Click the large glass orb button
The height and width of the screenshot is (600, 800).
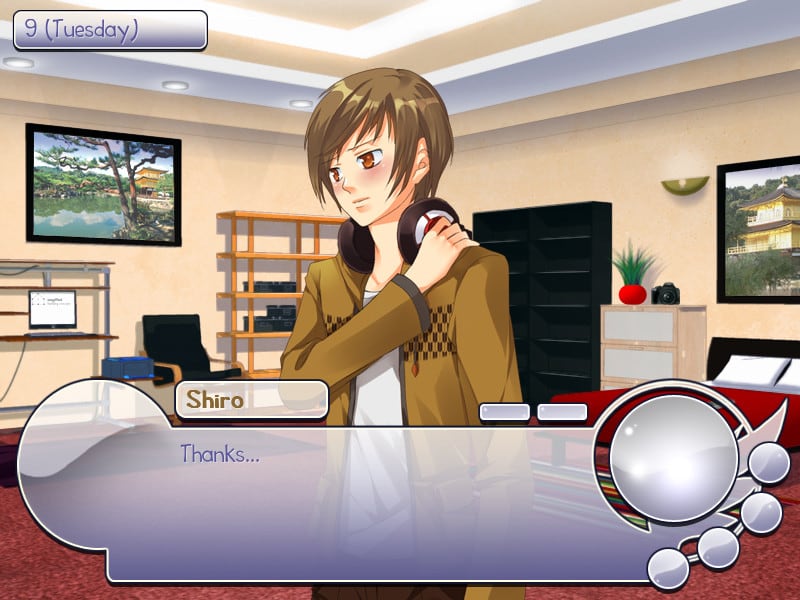click(673, 459)
